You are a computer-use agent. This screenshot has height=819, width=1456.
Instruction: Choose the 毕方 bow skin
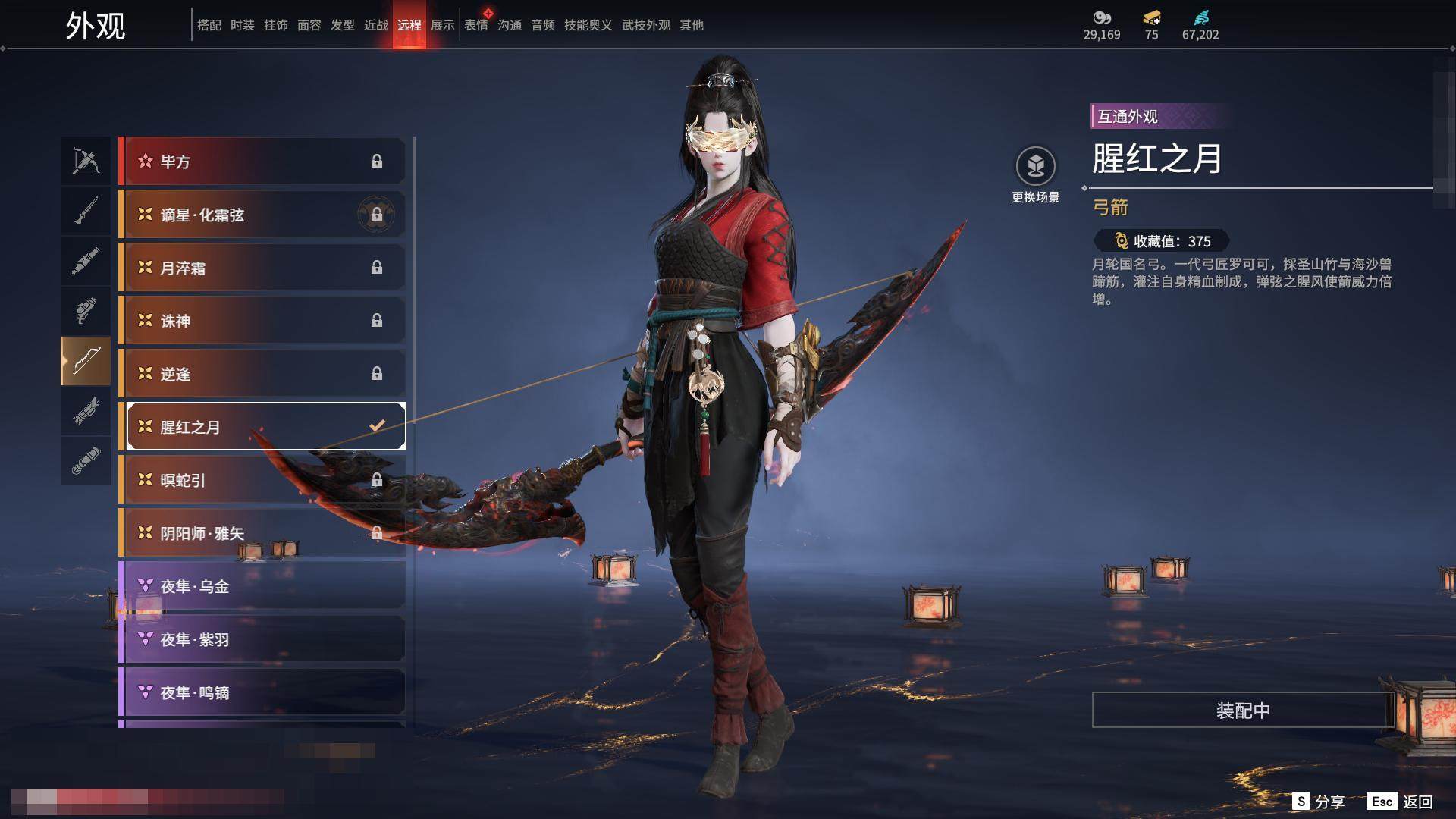[x=262, y=162]
